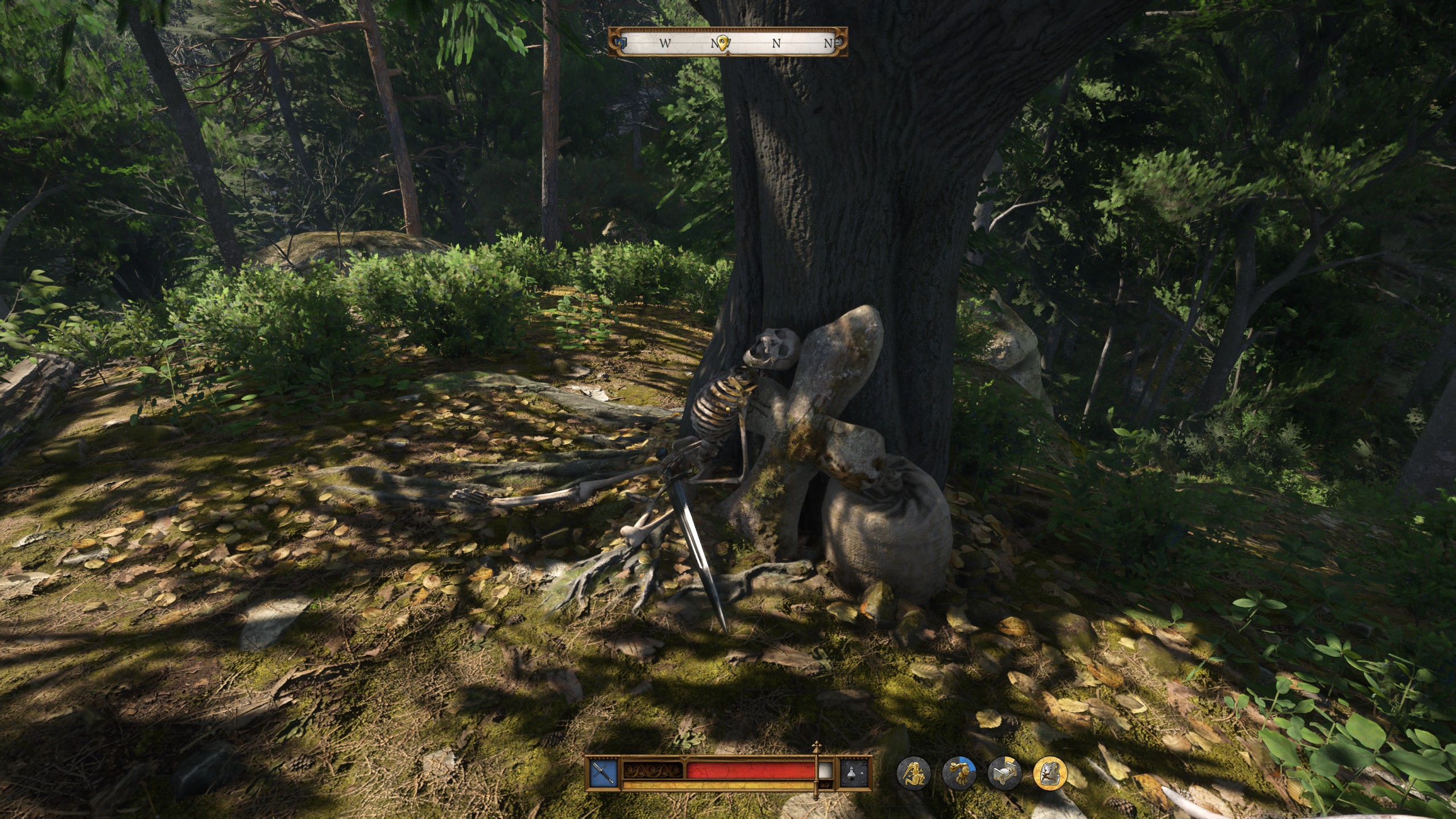Click the bed tiredness status icon
The width and height of the screenshot is (1456, 819).
coord(1004,773)
